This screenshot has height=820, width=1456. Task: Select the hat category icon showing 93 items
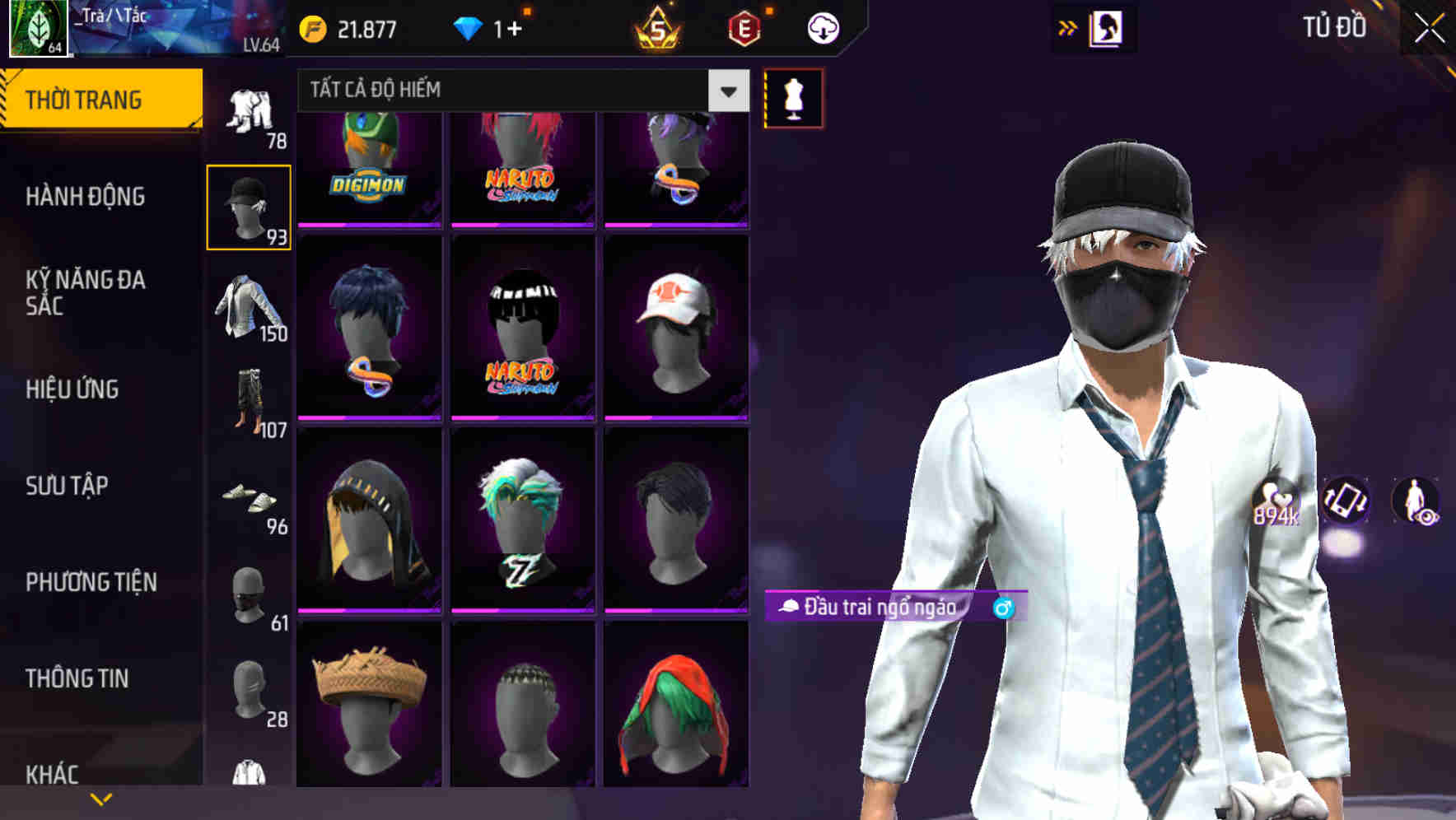(x=249, y=204)
